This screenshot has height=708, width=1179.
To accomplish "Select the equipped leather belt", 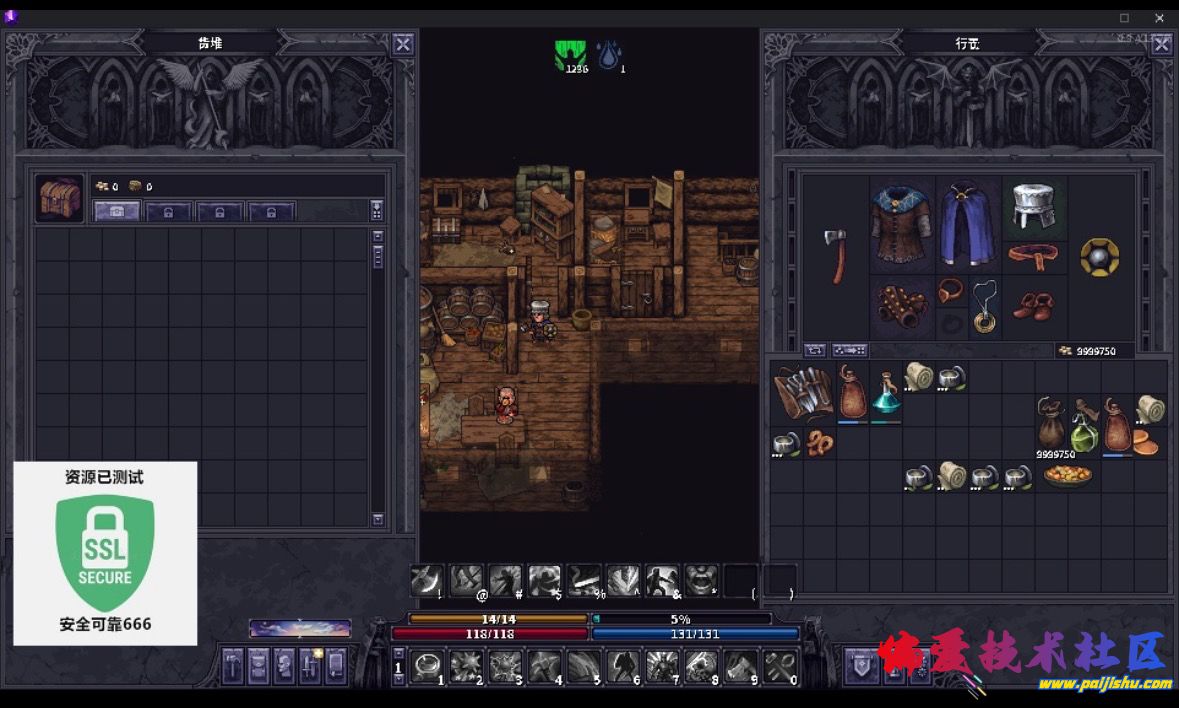I will [1033, 257].
